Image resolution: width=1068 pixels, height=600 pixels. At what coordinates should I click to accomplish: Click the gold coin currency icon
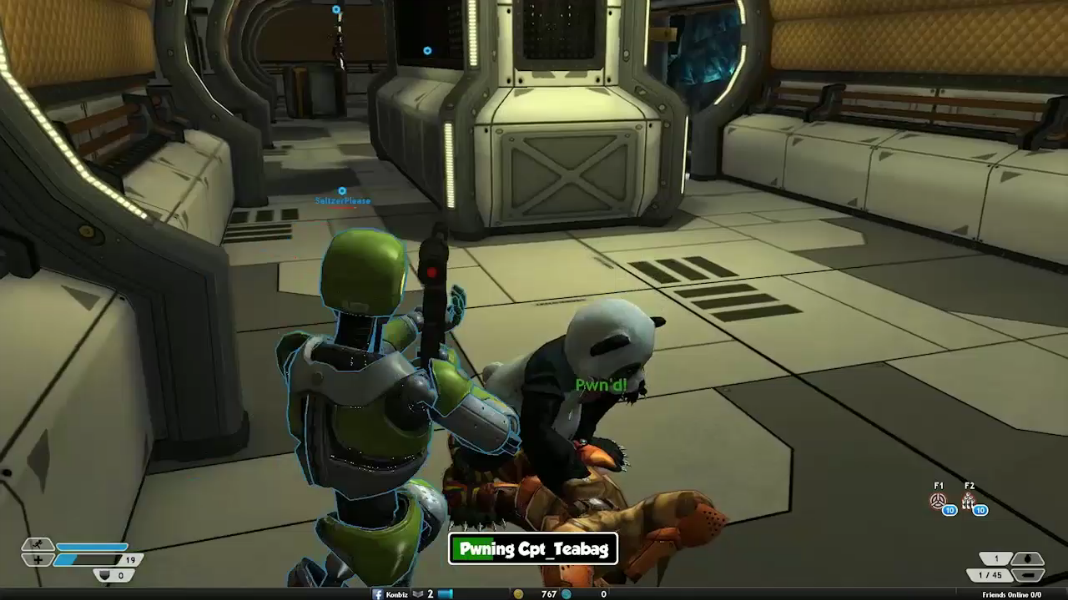(518, 594)
